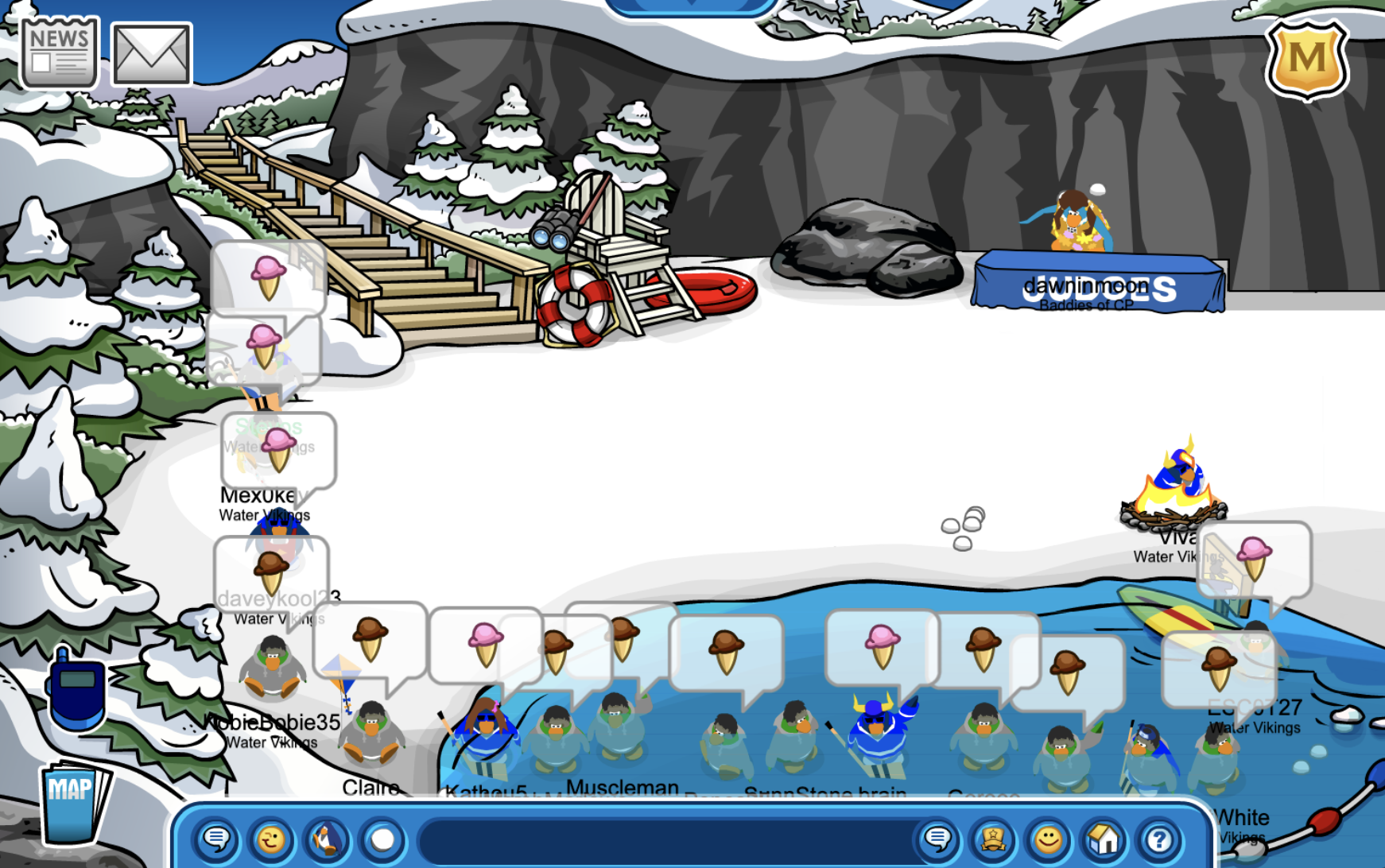Focus the chat text input bar

pyautogui.click(x=668, y=840)
